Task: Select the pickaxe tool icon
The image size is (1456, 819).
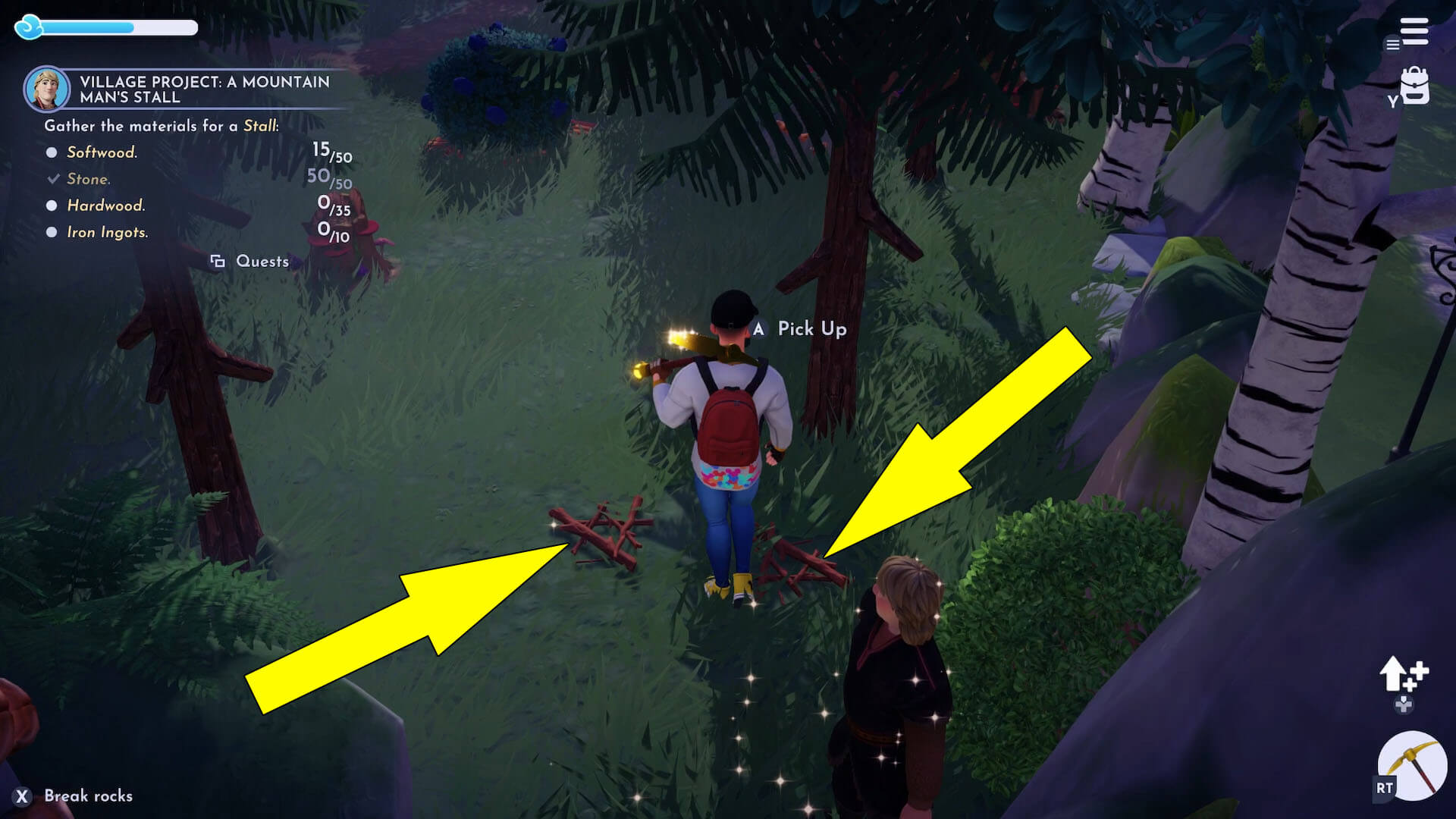Action: (x=1412, y=765)
